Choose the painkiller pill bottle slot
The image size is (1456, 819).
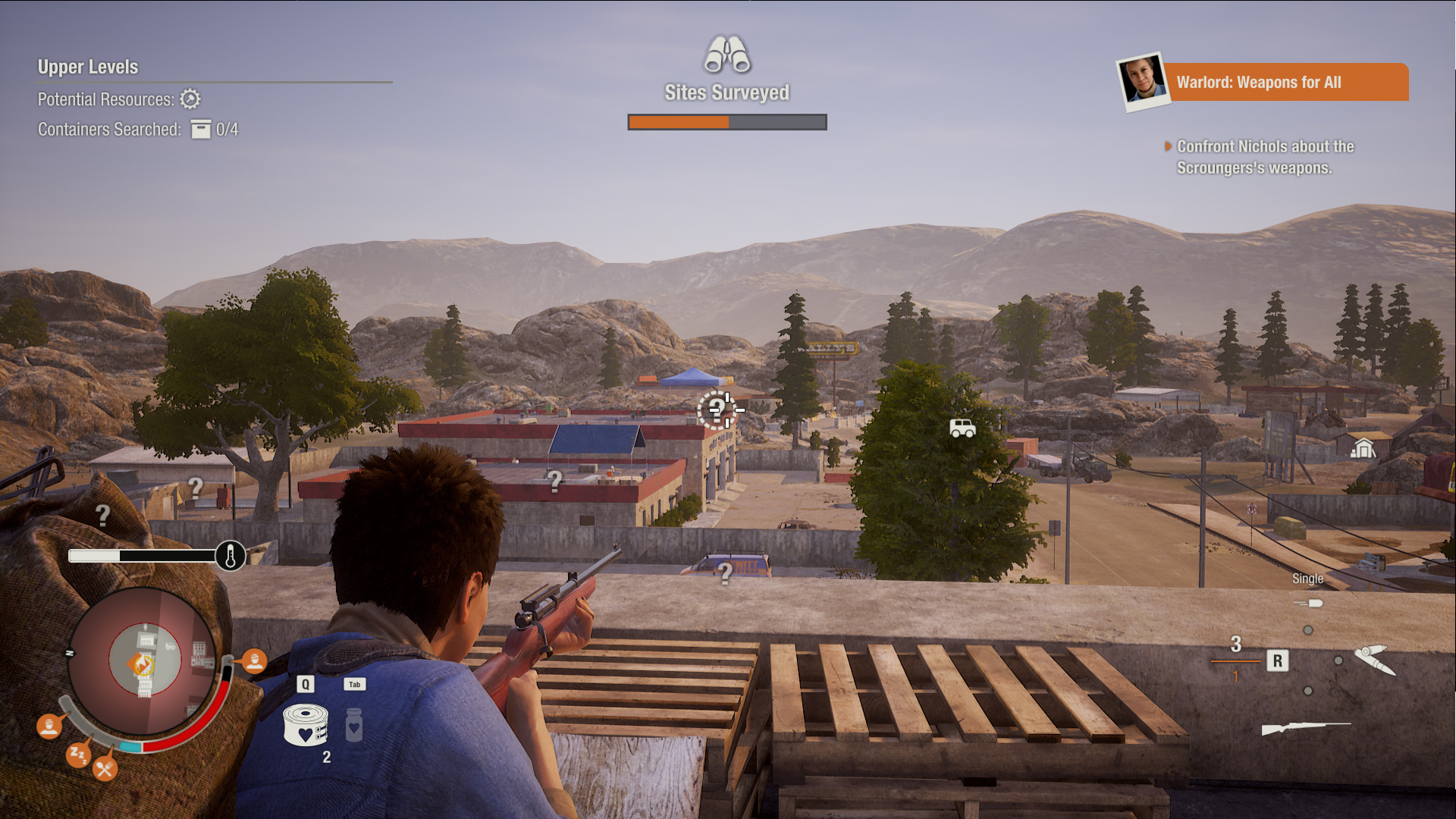(x=354, y=725)
